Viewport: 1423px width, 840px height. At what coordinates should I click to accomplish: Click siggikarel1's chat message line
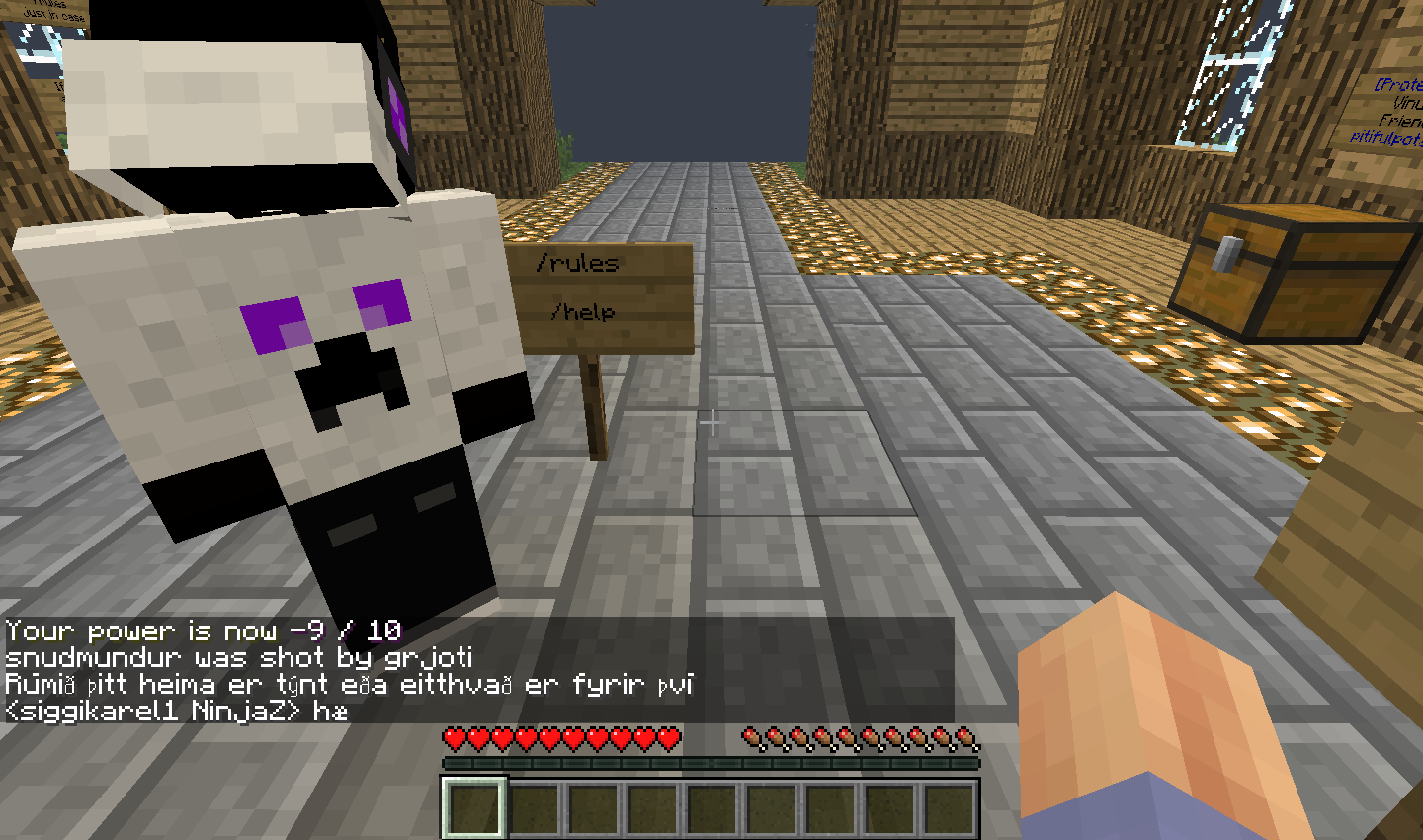177,711
